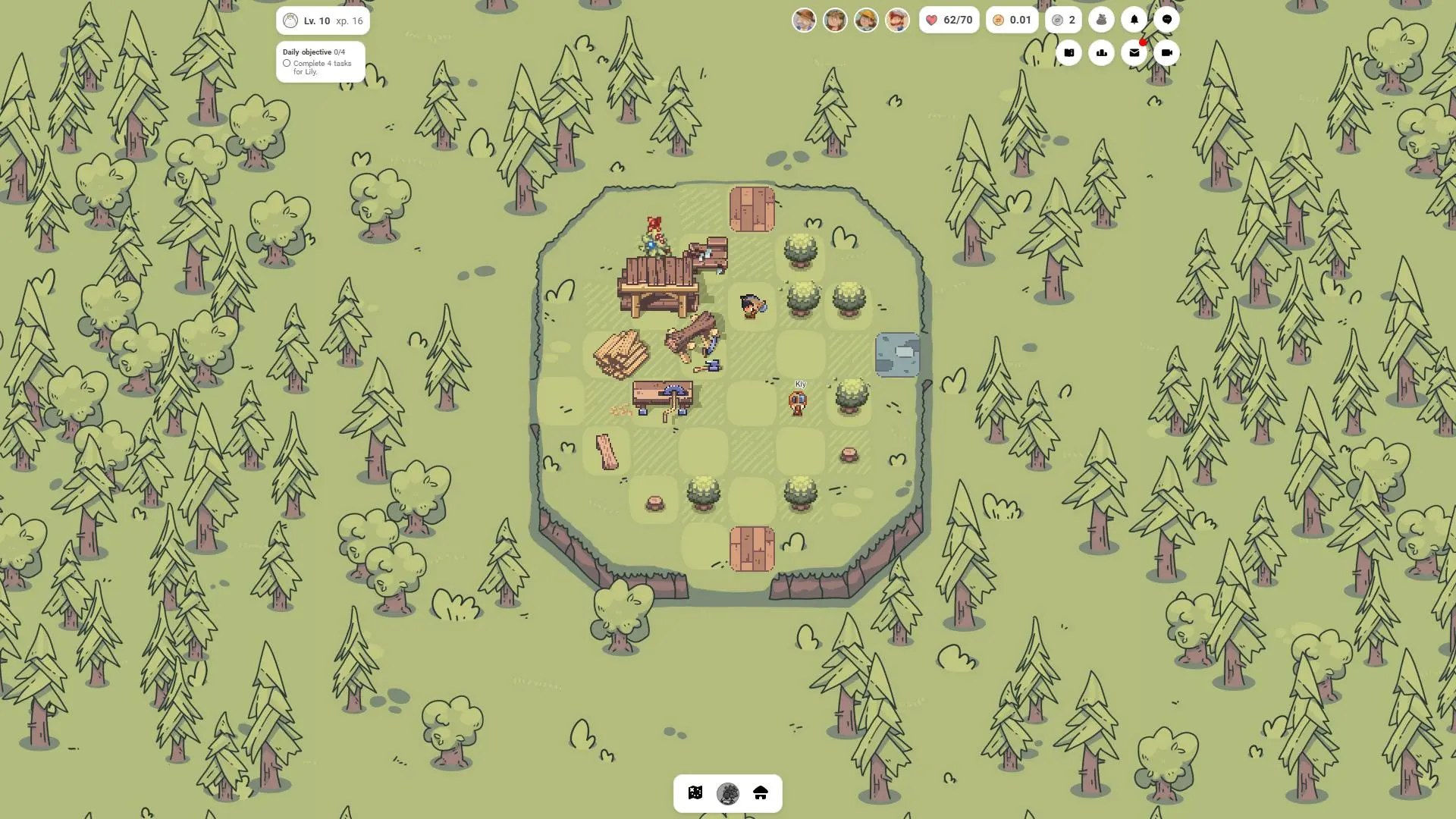Image resolution: width=1456 pixels, height=819 pixels.
Task: Open the chat bubble icon
Action: tap(1166, 19)
